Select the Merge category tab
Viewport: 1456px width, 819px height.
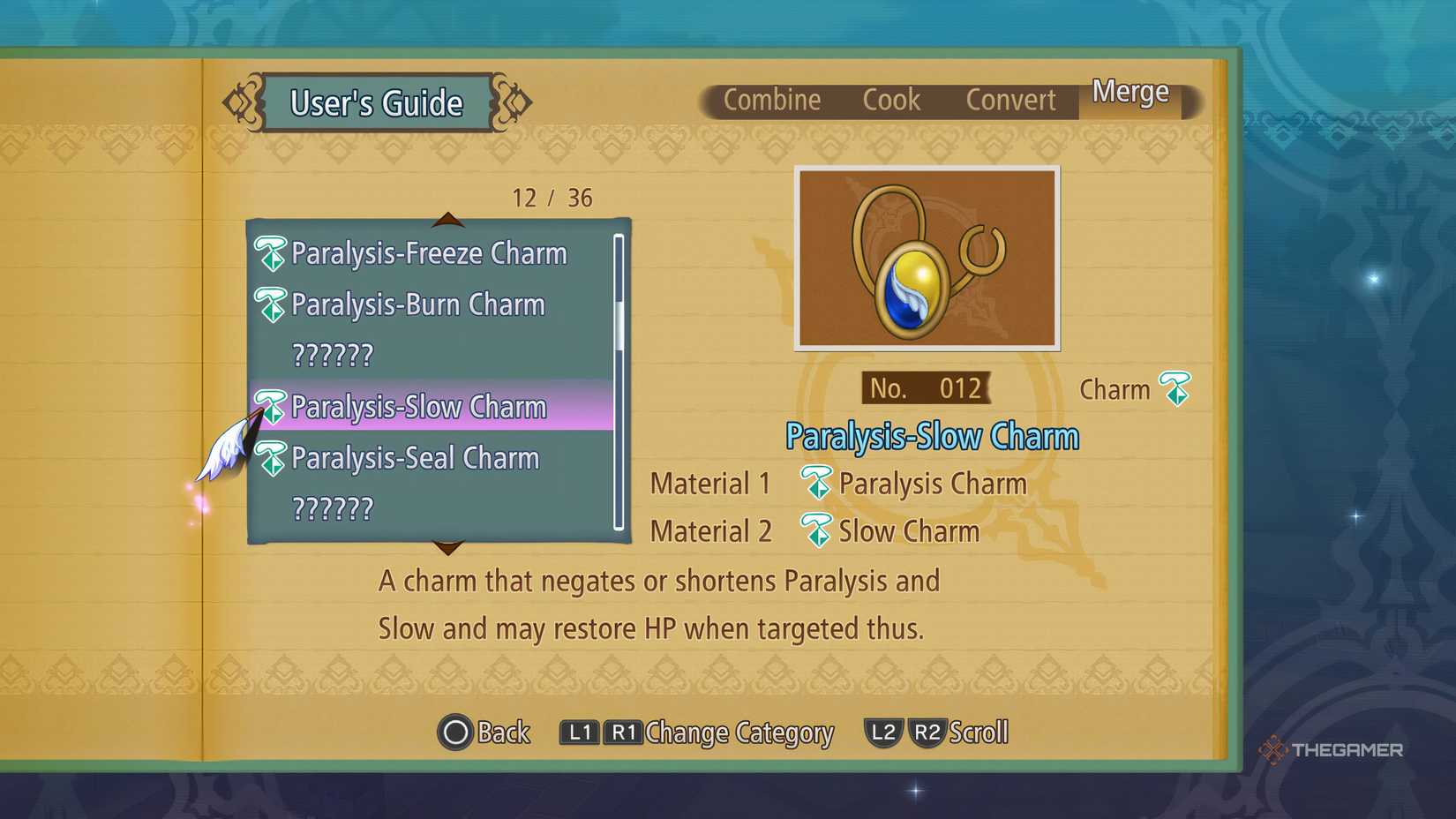pyautogui.click(x=1130, y=92)
